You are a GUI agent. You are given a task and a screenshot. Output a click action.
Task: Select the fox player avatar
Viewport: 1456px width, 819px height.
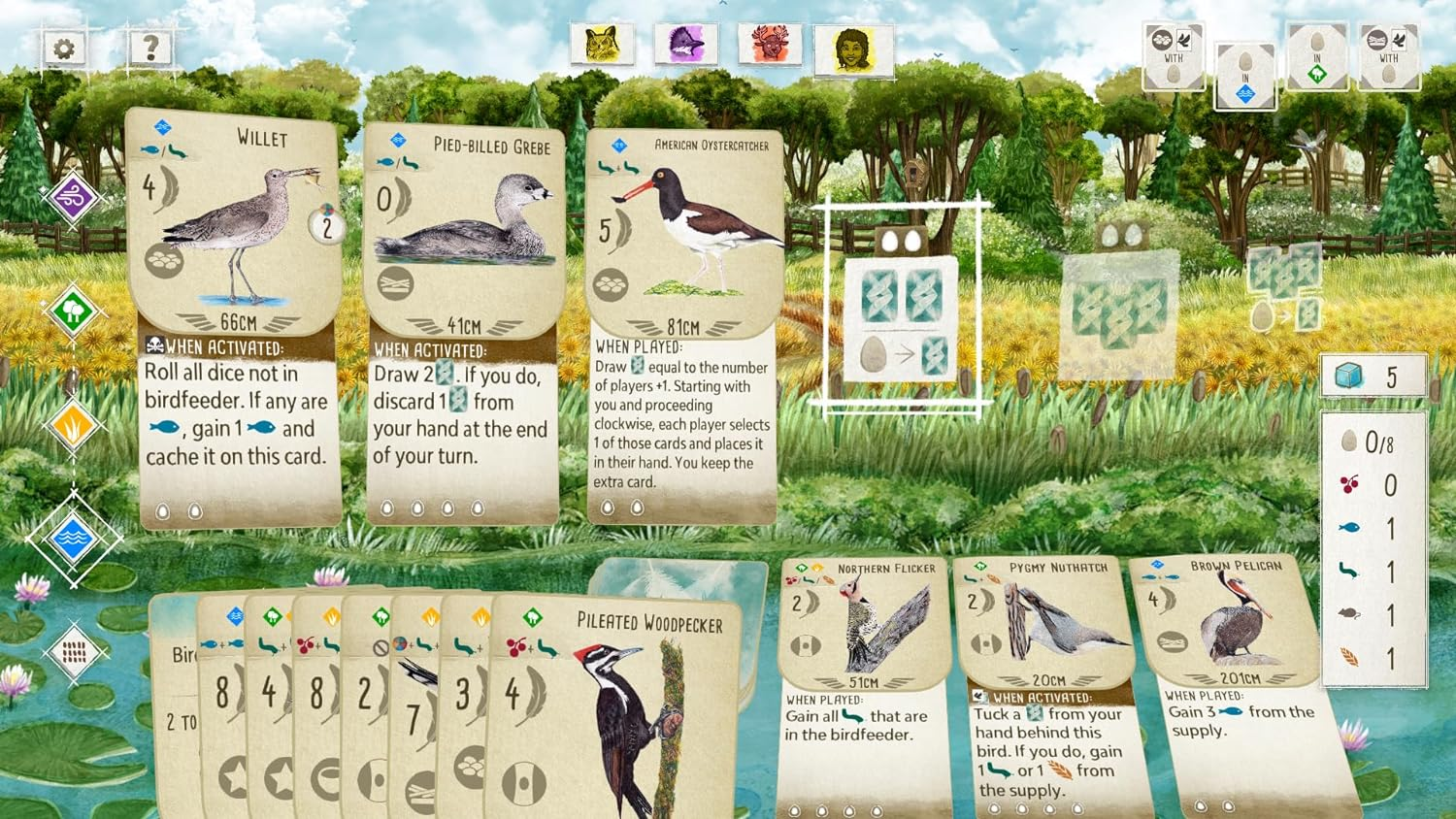click(x=686, y=43)
